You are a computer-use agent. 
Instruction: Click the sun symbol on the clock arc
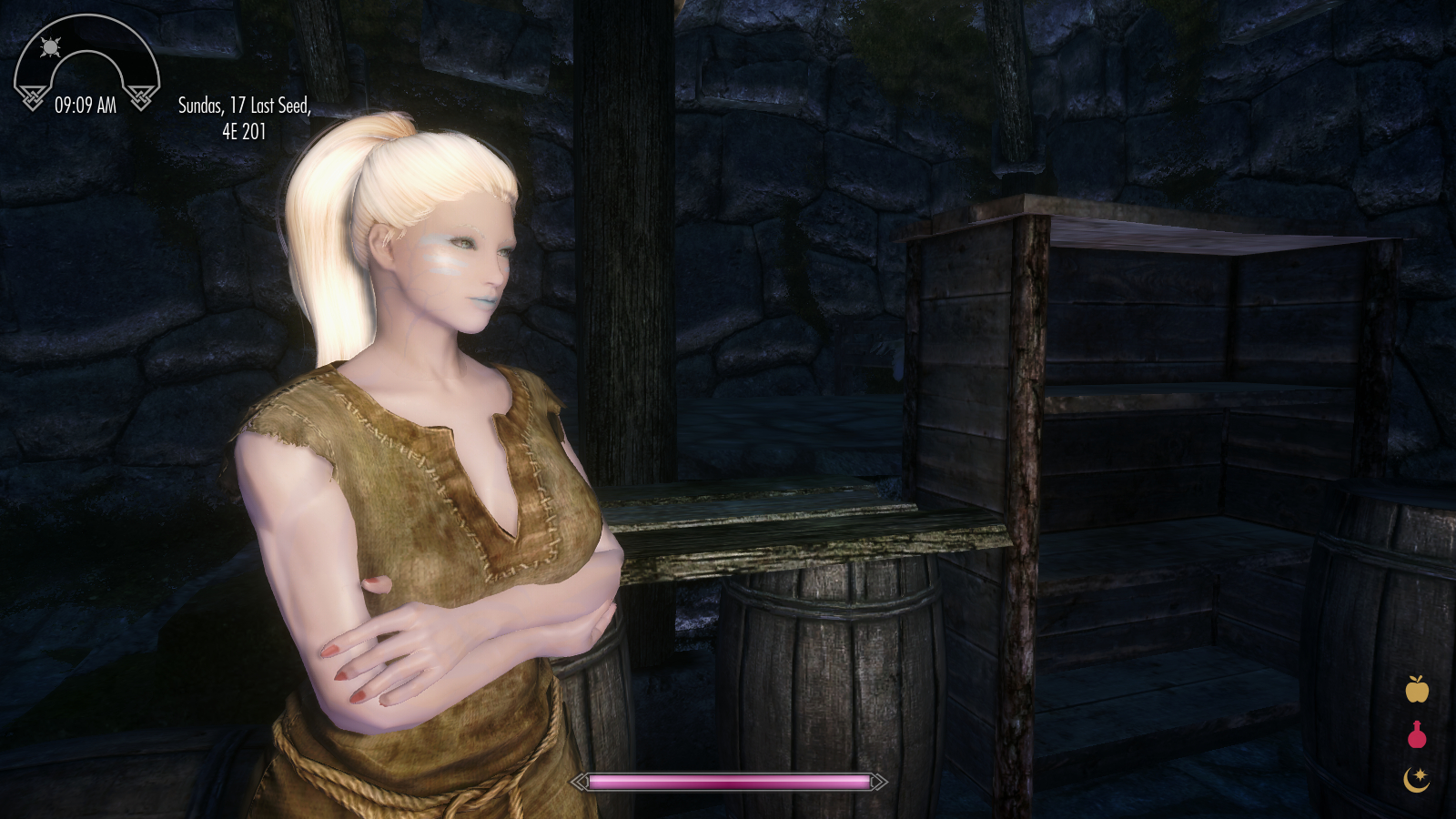(50, 48)
